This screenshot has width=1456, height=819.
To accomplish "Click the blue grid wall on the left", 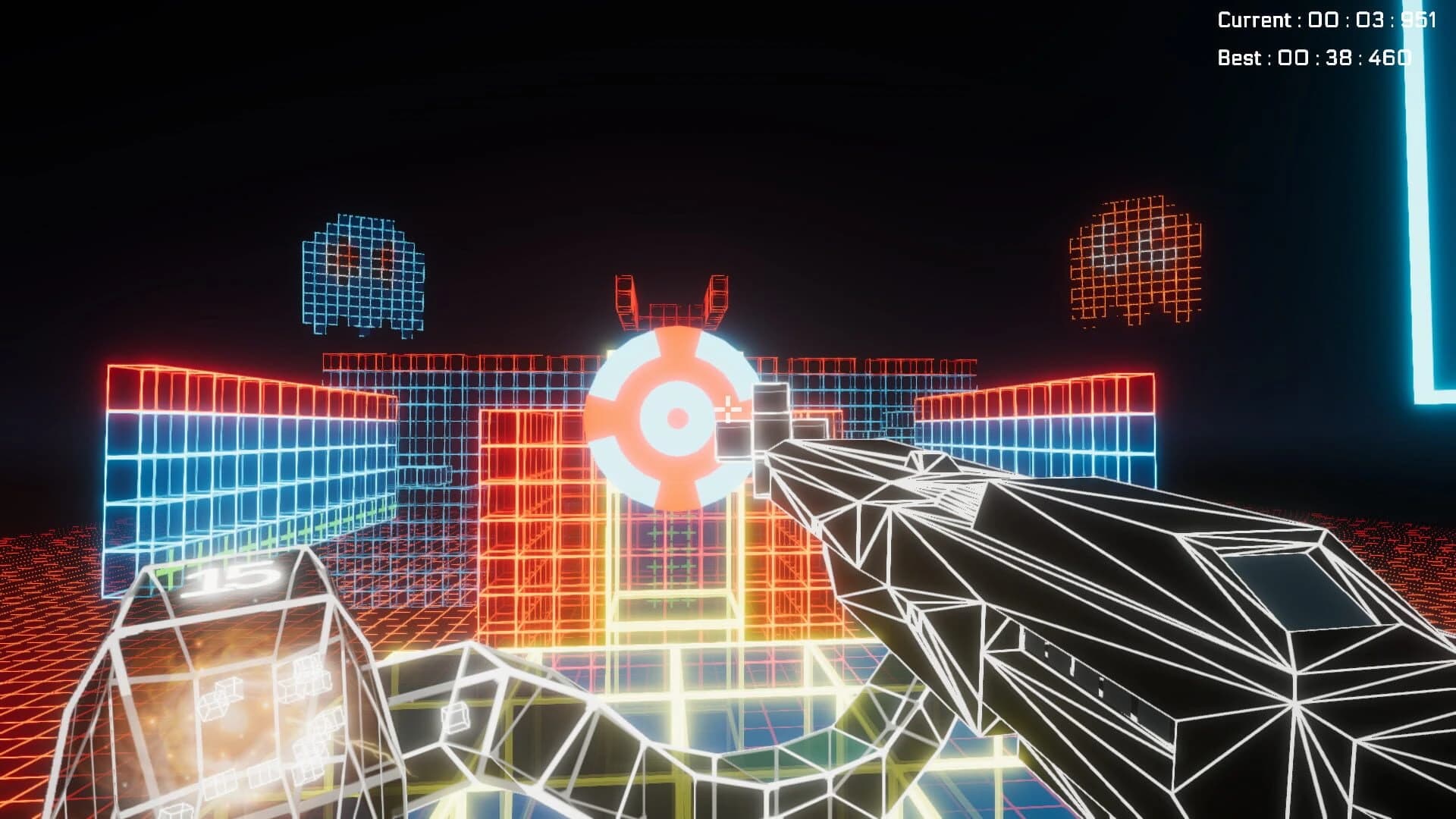I will tap(212, 470).
